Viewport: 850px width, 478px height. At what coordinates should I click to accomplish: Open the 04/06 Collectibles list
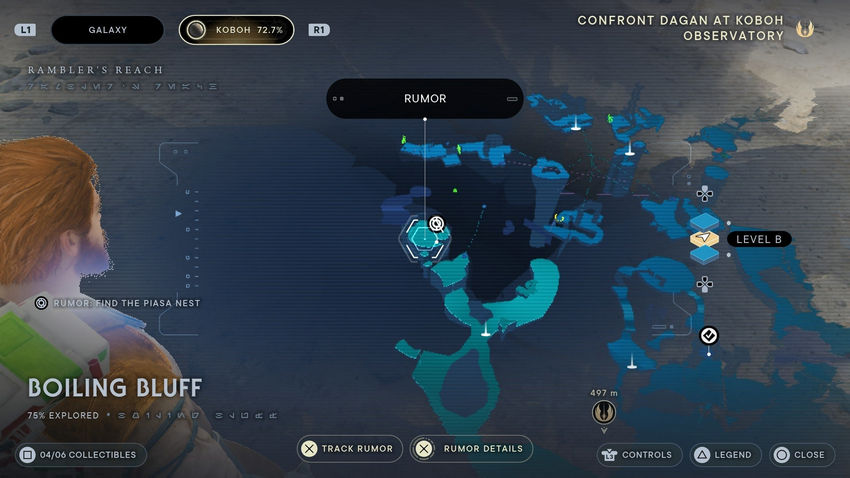pos(82,455)
